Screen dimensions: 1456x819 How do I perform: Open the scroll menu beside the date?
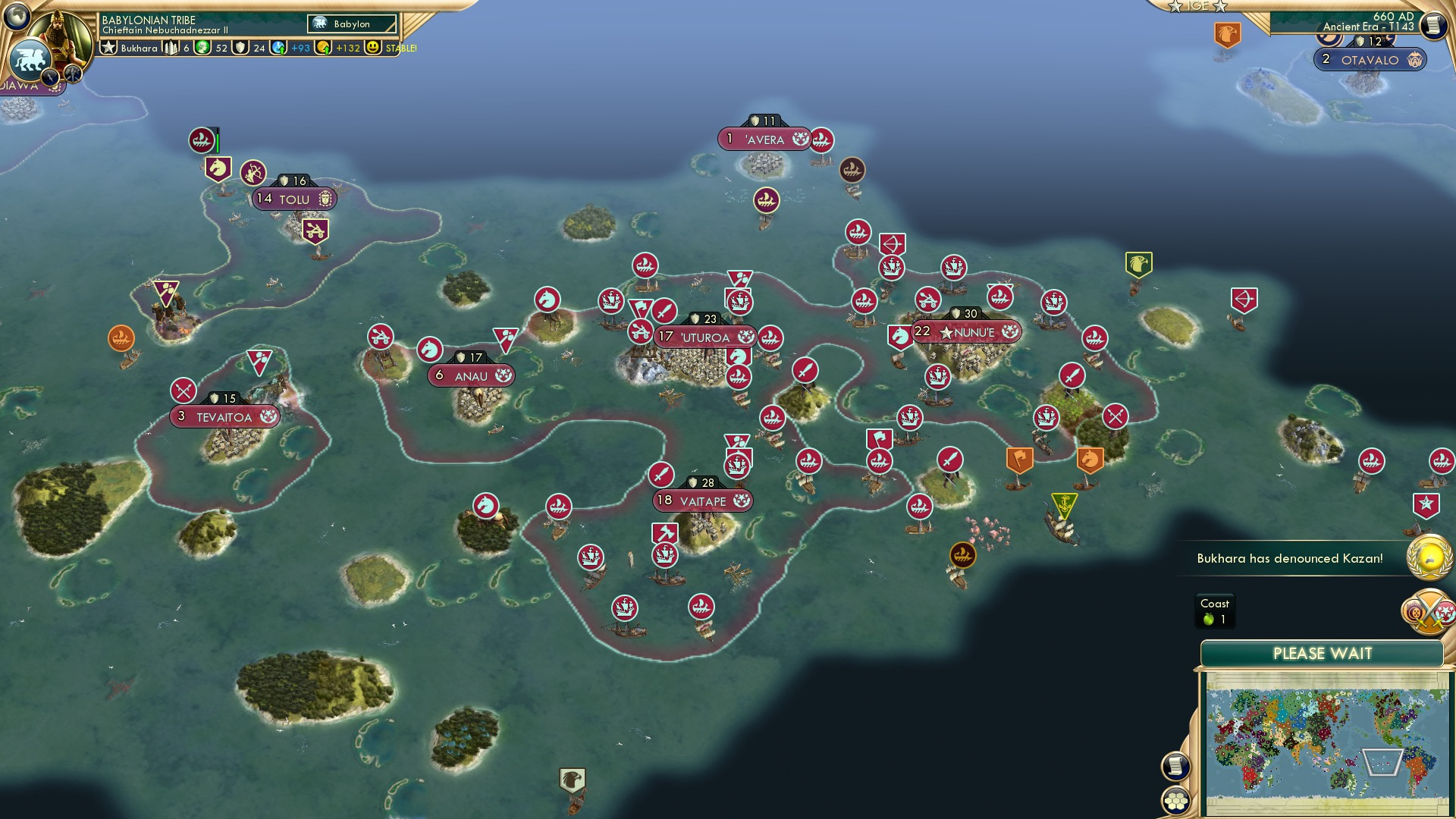point(1432,26)
